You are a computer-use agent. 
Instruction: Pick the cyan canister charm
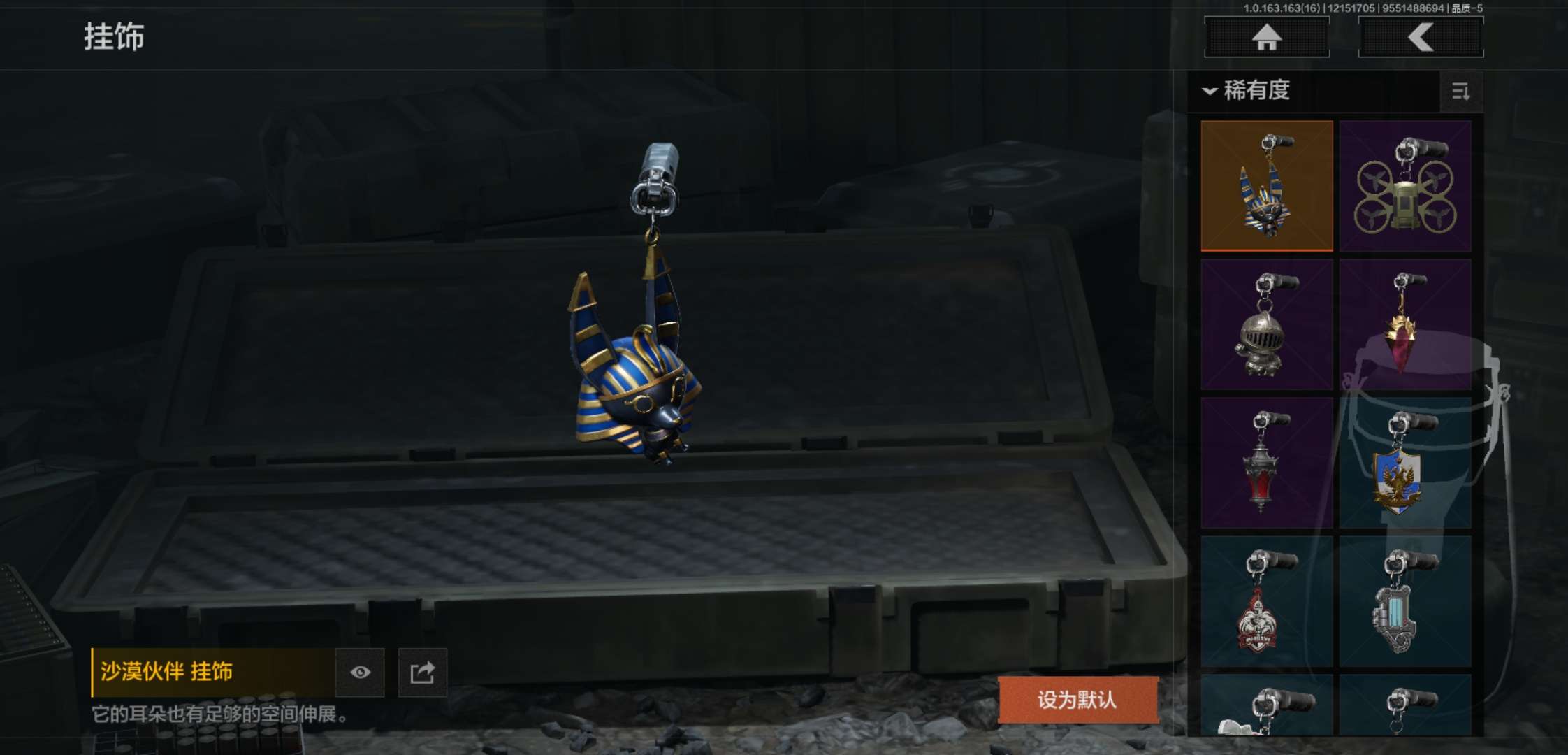click(x=1405, y=601)
